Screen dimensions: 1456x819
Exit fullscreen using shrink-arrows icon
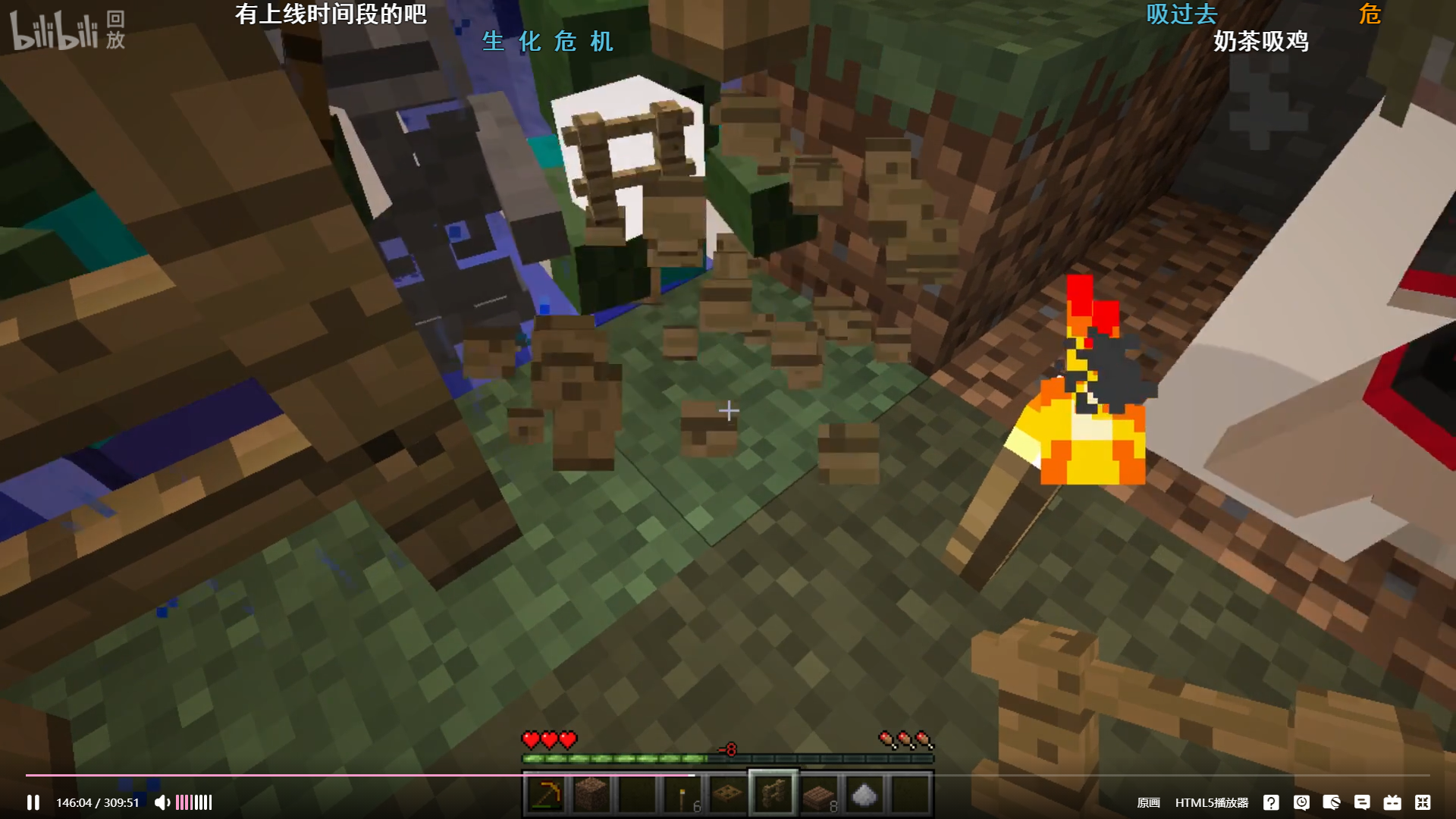click(x=1424, y=802)
